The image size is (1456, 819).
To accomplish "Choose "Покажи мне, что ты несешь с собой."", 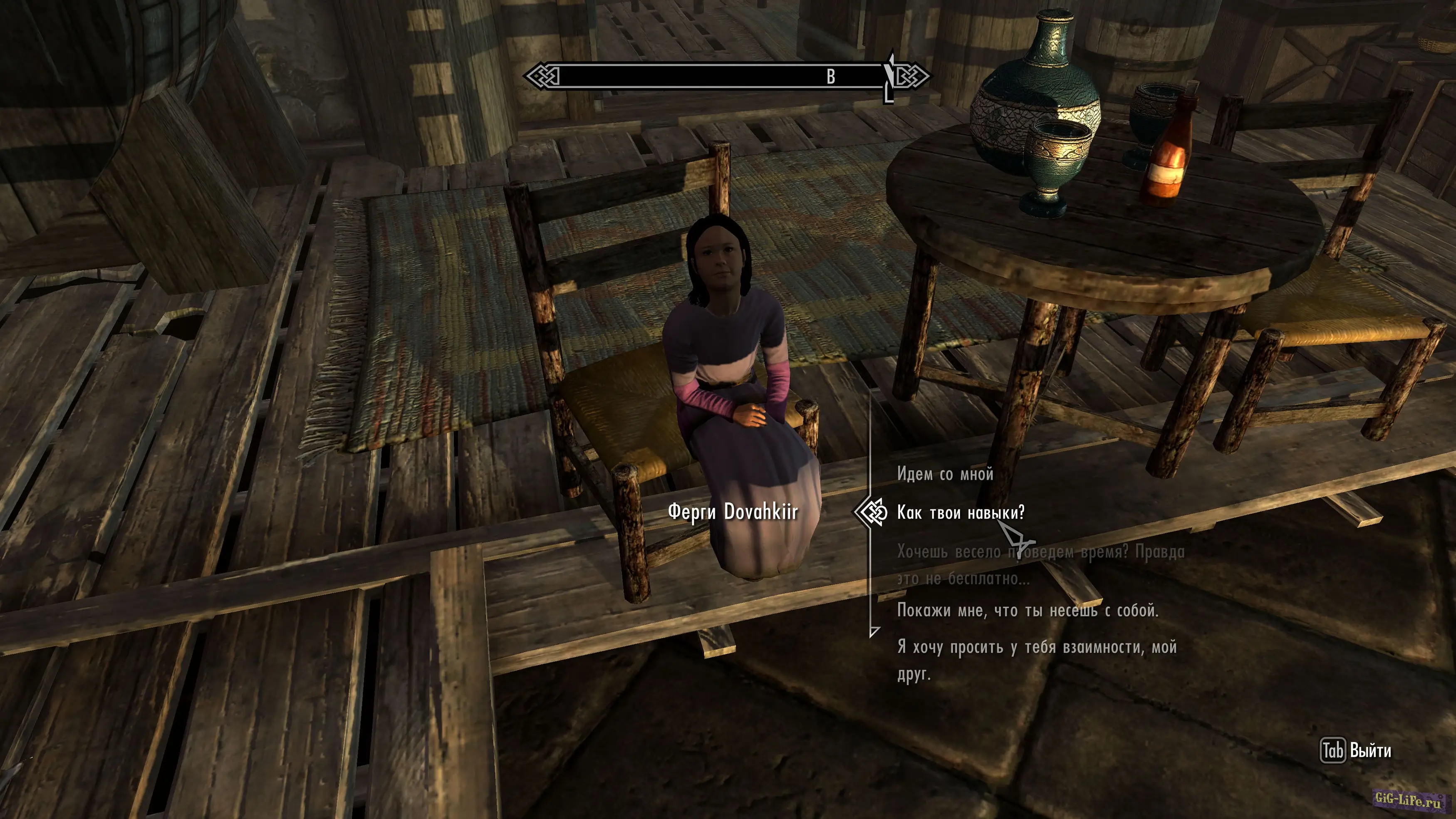I will coord(1028,611).
